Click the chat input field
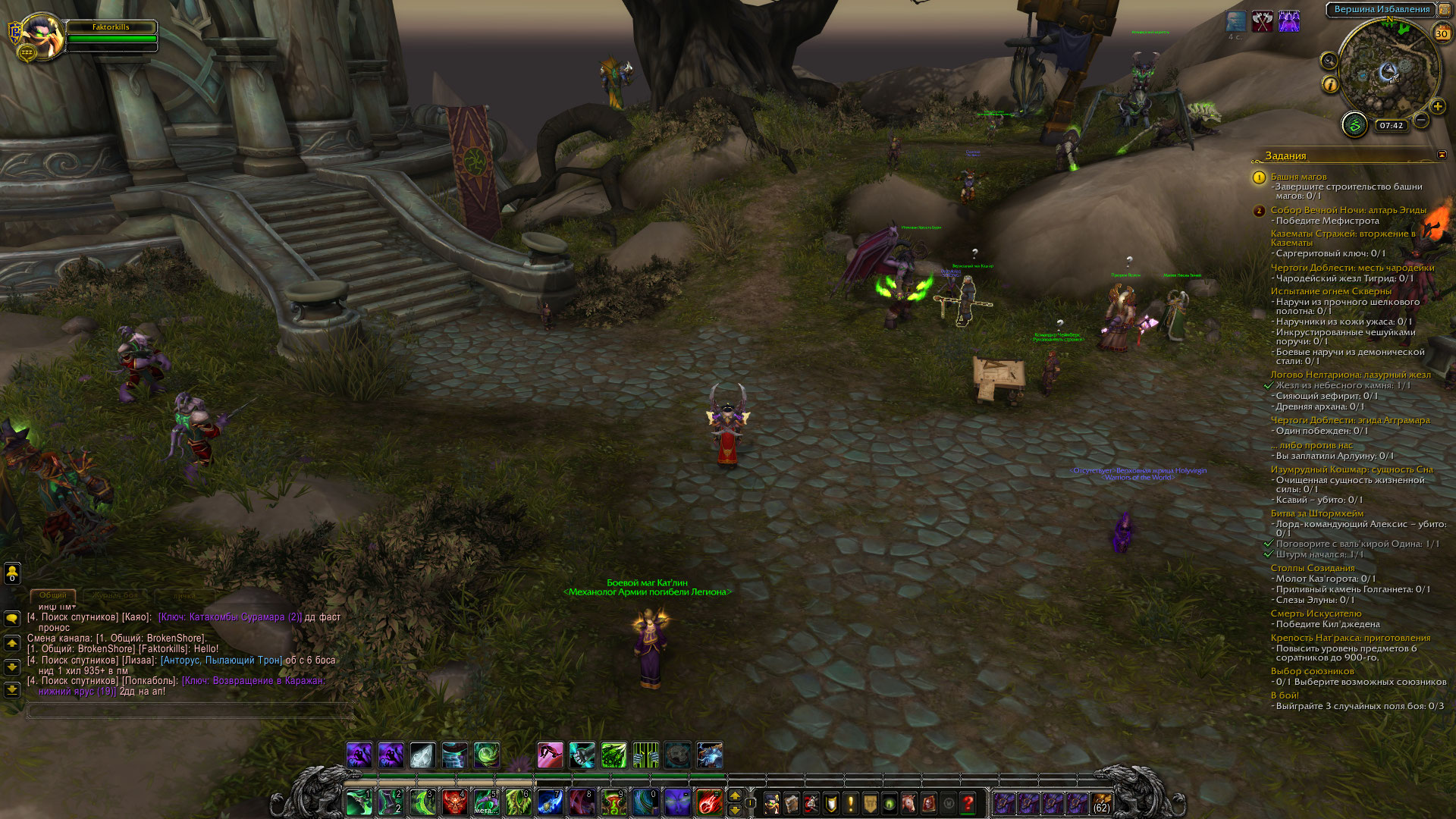This screenshot has width=1456, height=819. point(190,711)
